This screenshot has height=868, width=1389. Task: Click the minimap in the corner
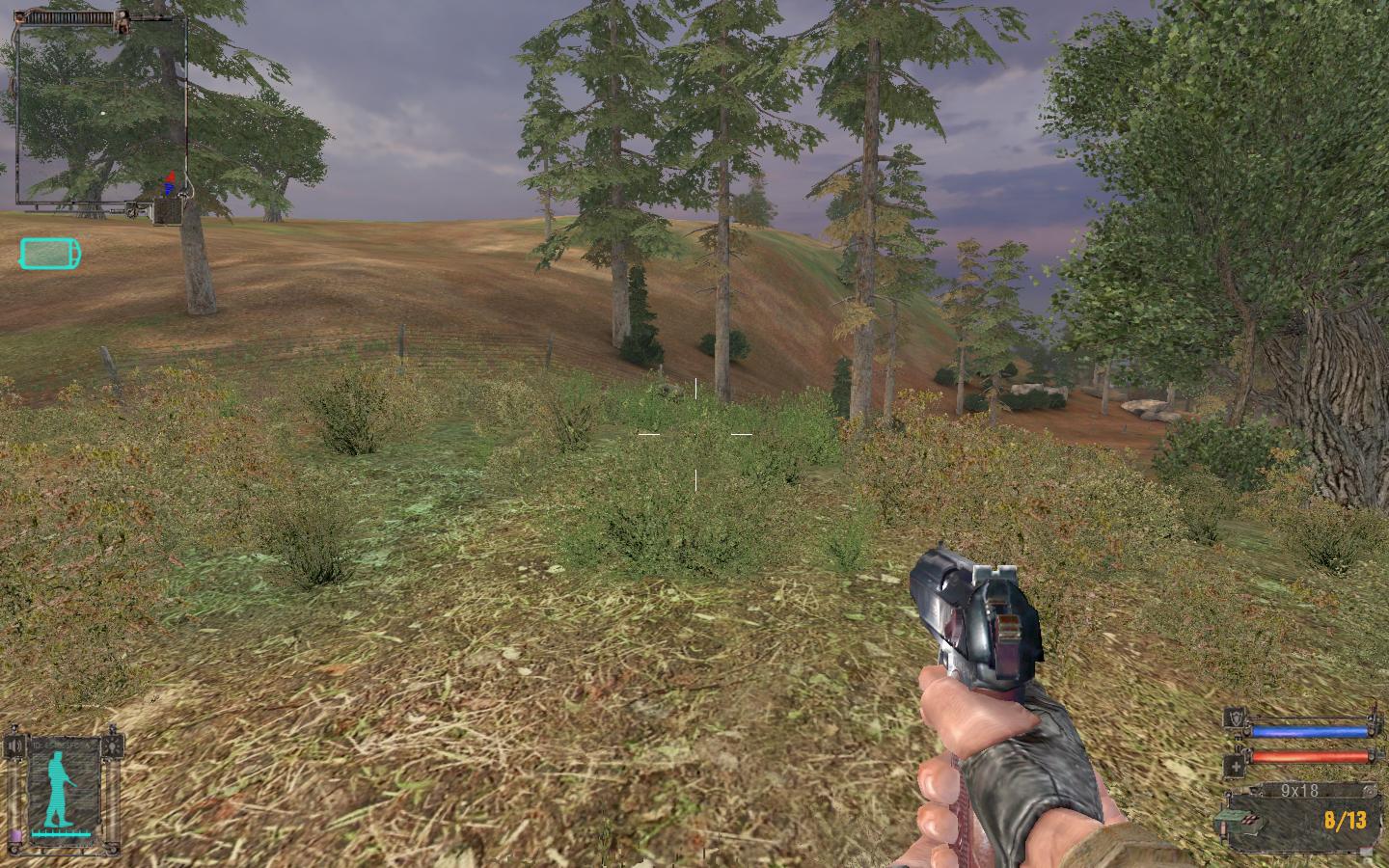(x=100, y=114)
